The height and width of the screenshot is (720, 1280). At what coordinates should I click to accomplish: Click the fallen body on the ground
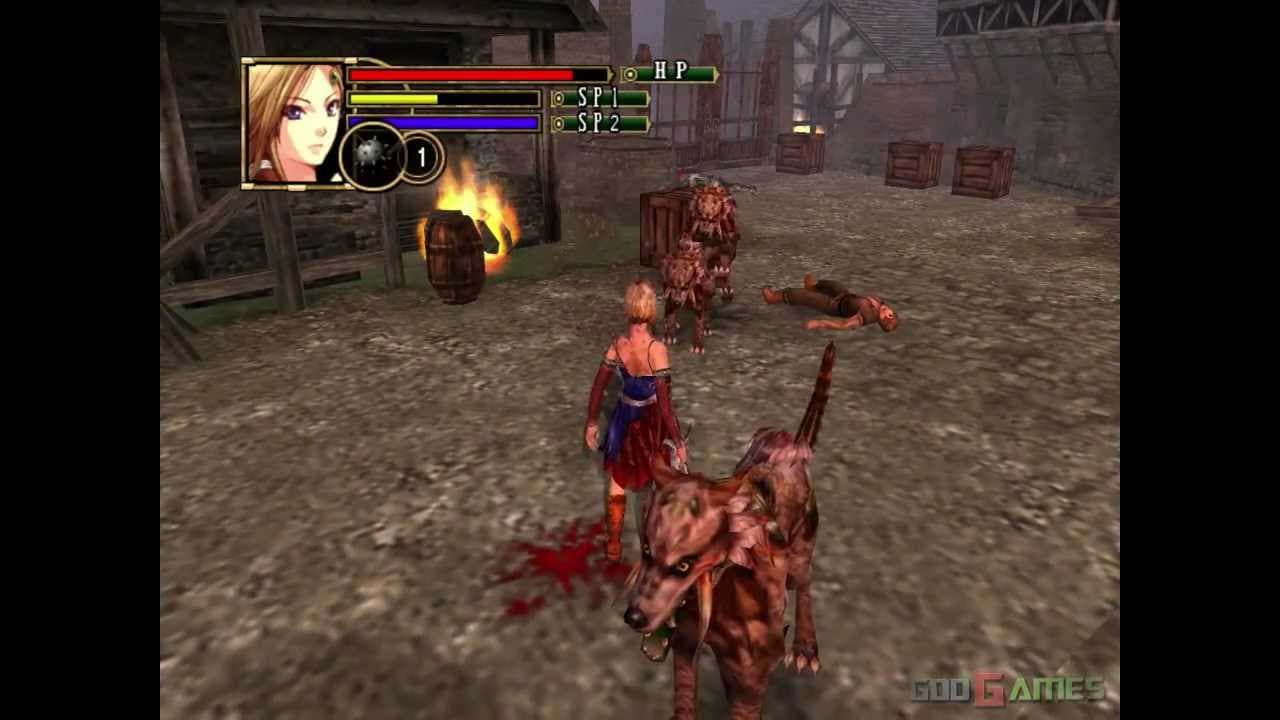(x=830, y=305)
